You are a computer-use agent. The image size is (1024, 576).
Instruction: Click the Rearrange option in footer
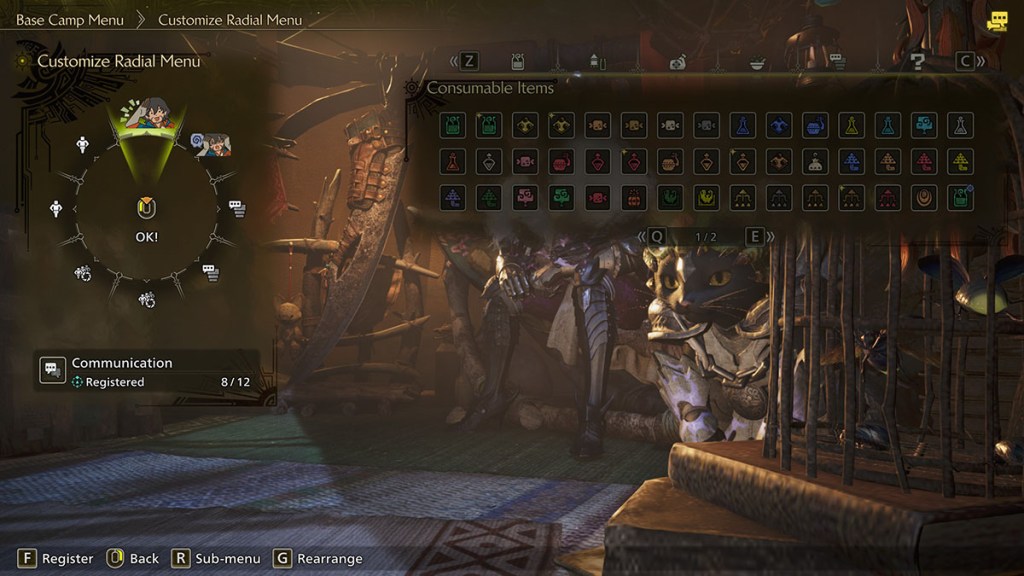(x=318, y=558)
